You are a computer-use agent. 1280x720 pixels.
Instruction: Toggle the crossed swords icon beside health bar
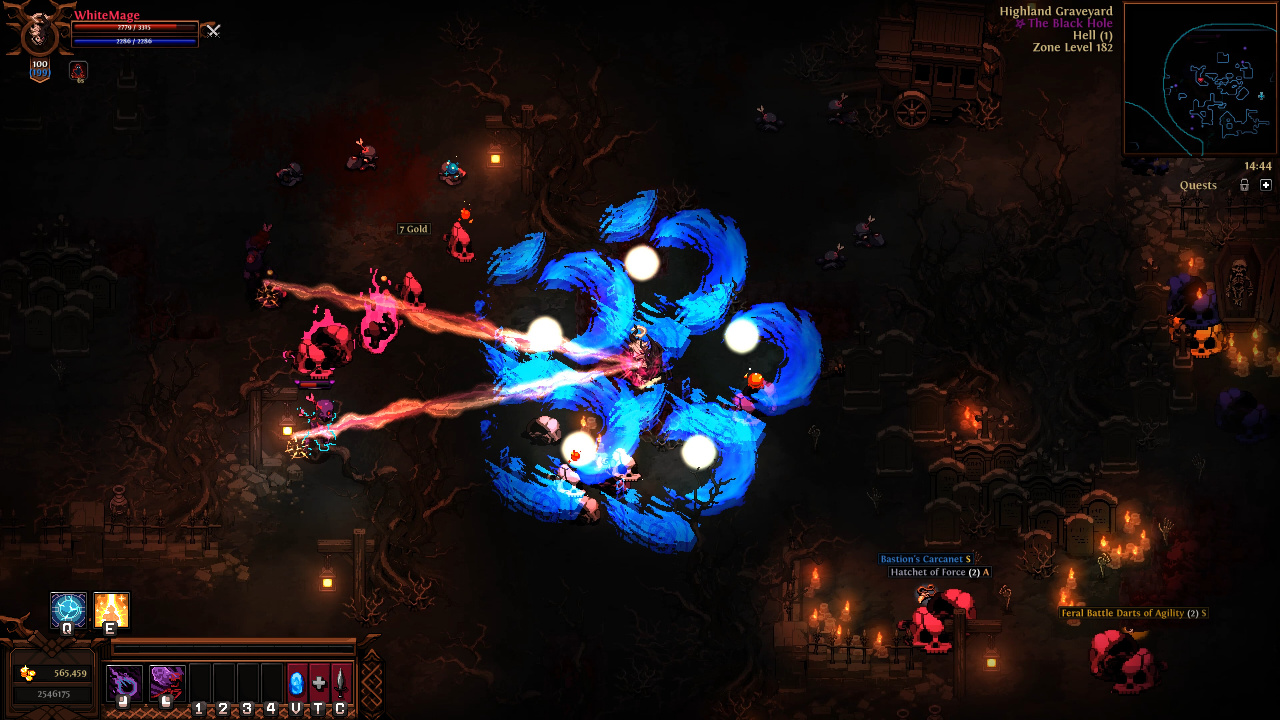[x=212, y=31]
